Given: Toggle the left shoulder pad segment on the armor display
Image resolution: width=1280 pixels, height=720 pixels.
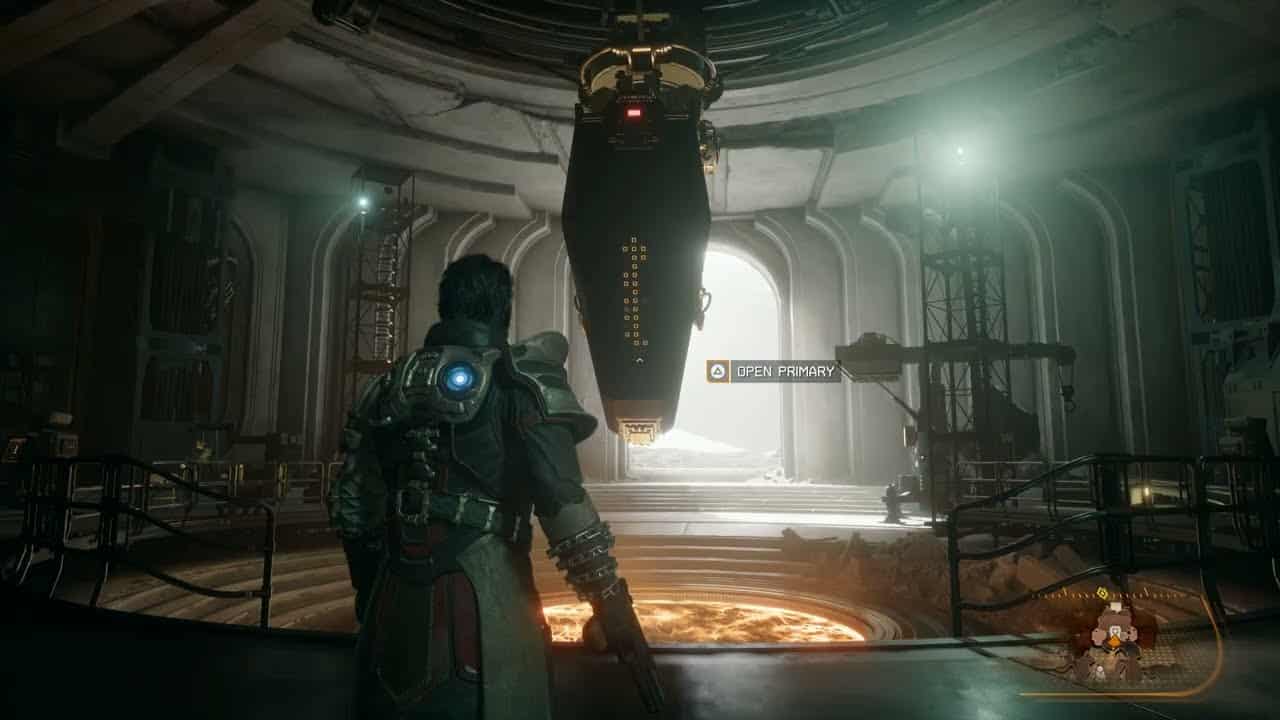Looking at the screenshot, I should (x=1098, y=633).
